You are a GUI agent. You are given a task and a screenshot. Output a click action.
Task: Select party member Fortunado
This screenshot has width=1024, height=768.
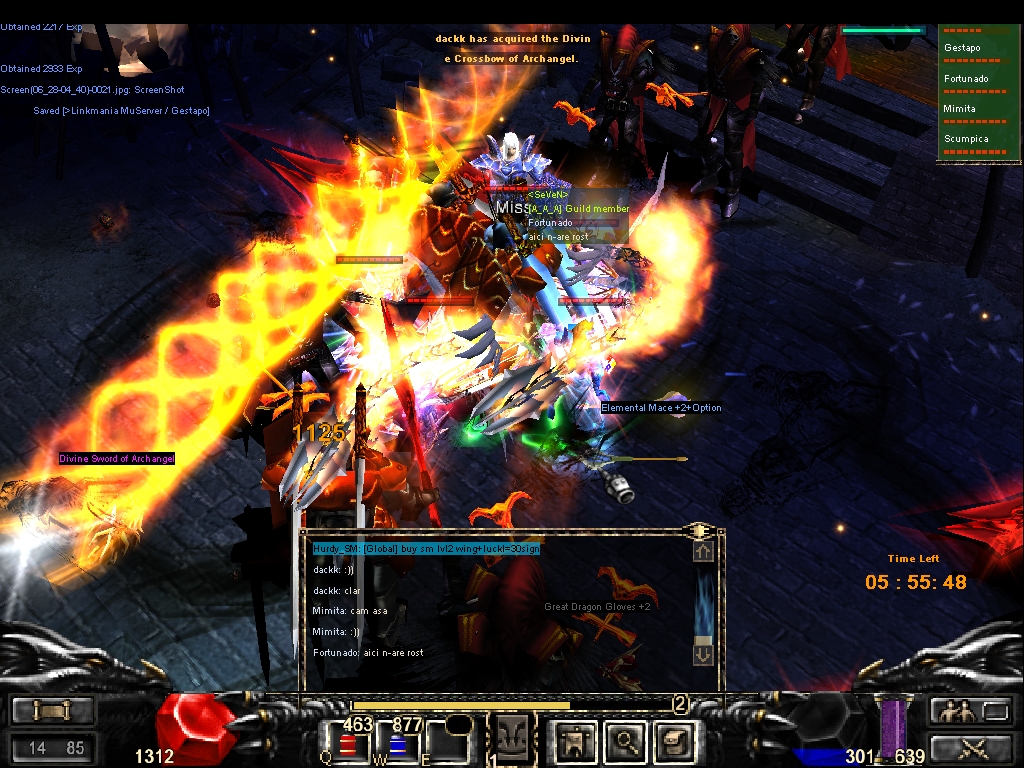966,78
